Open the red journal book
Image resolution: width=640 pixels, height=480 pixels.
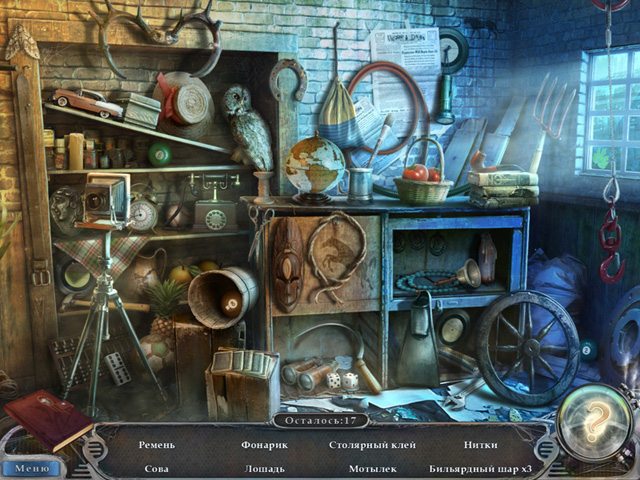pyautogui.click(x=47, y=419)
